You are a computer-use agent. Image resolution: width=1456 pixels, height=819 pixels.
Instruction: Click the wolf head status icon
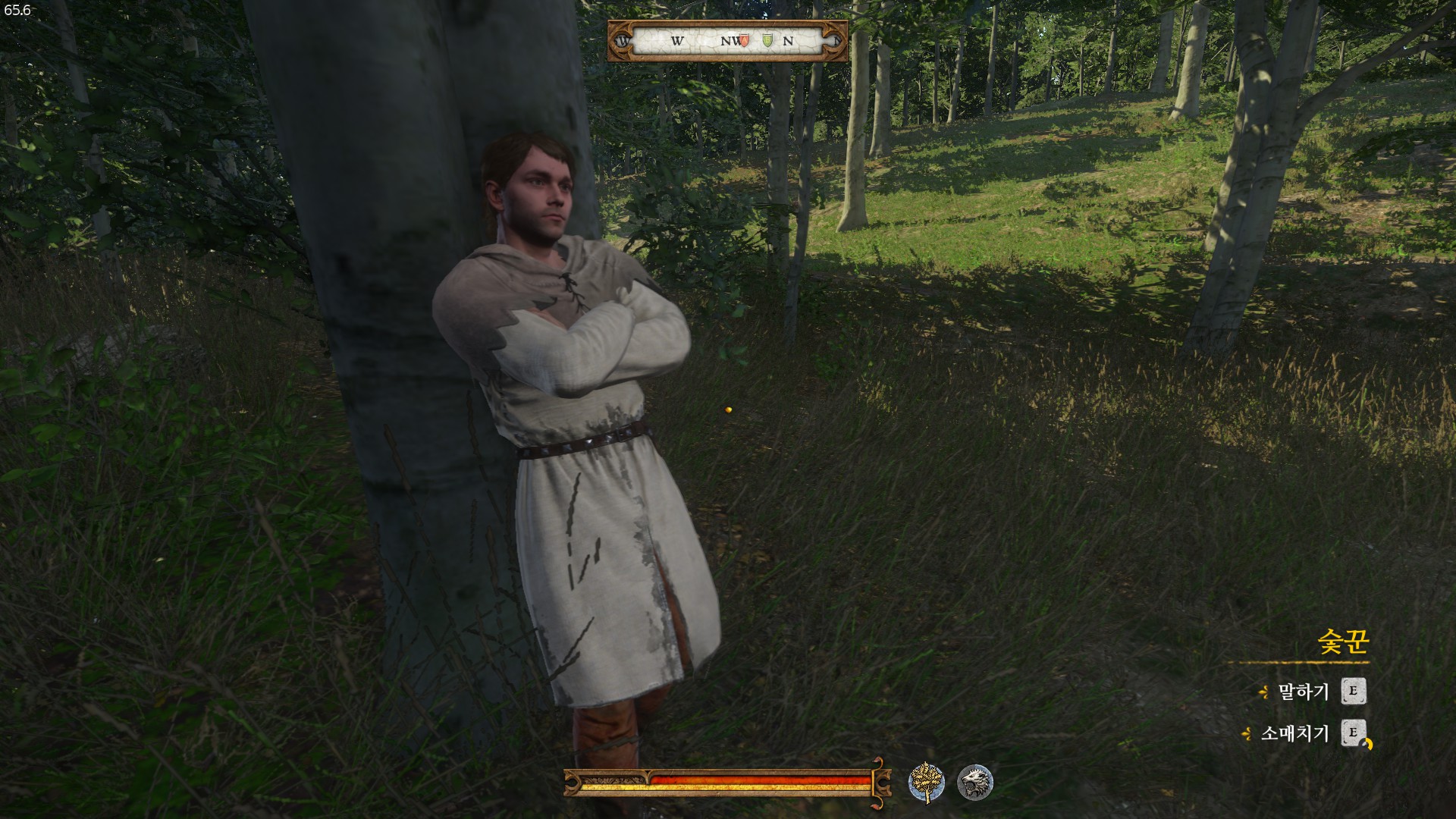[974, 782]
